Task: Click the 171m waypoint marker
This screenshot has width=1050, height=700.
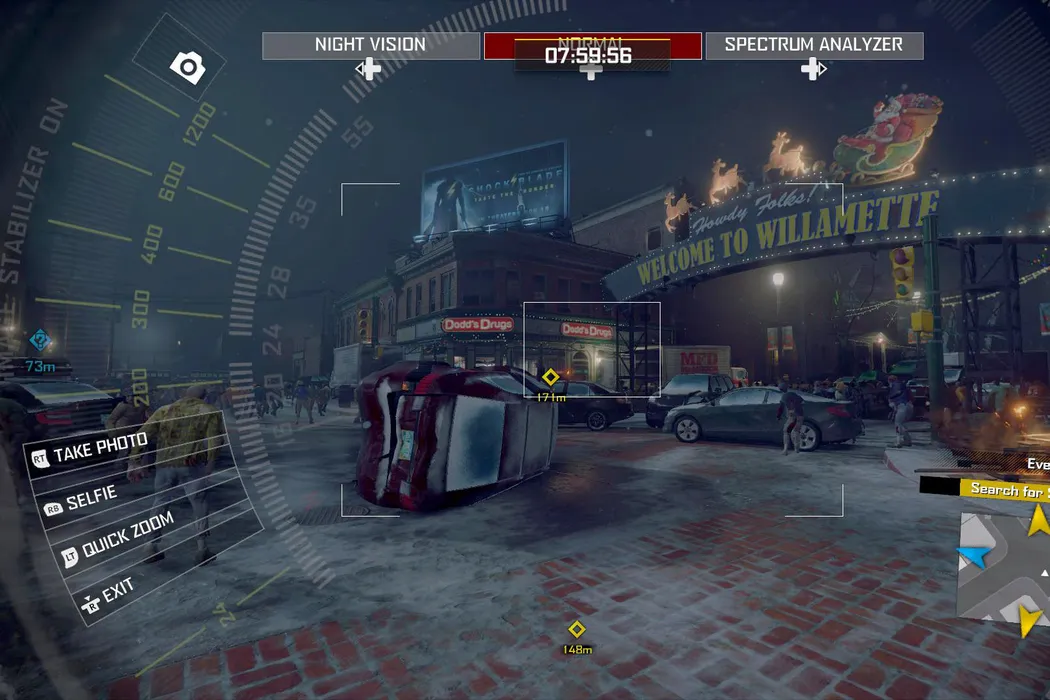Action: pos(550,378)
